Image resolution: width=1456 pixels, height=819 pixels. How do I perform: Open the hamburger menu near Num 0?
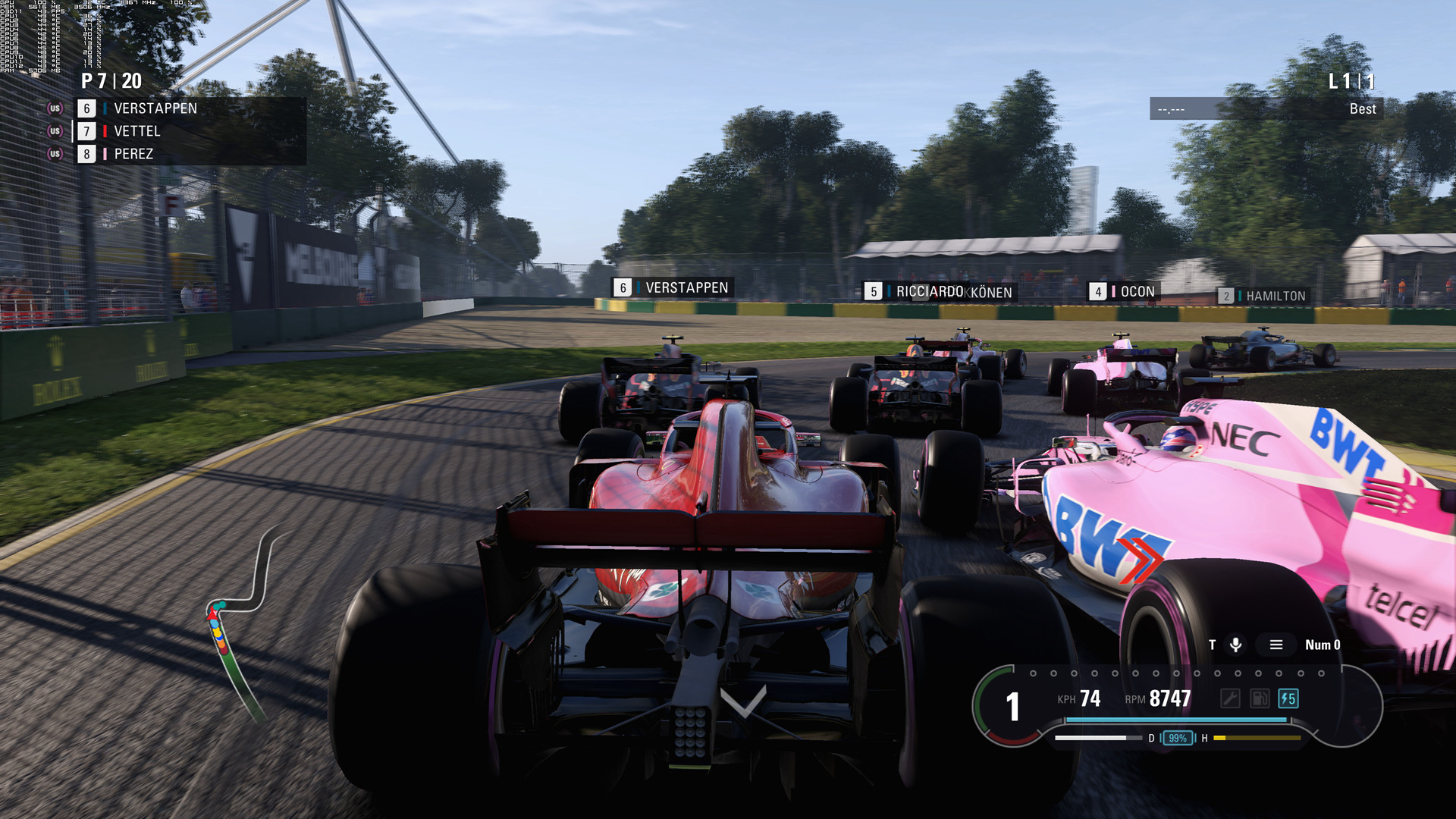[1276, 645]
